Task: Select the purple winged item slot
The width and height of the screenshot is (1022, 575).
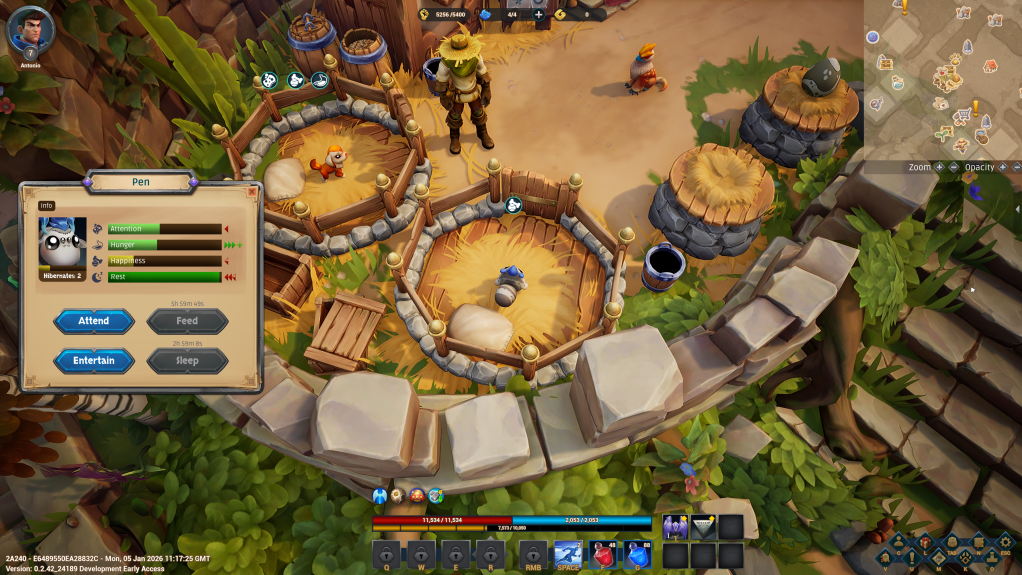Action: tap(675, 527)
